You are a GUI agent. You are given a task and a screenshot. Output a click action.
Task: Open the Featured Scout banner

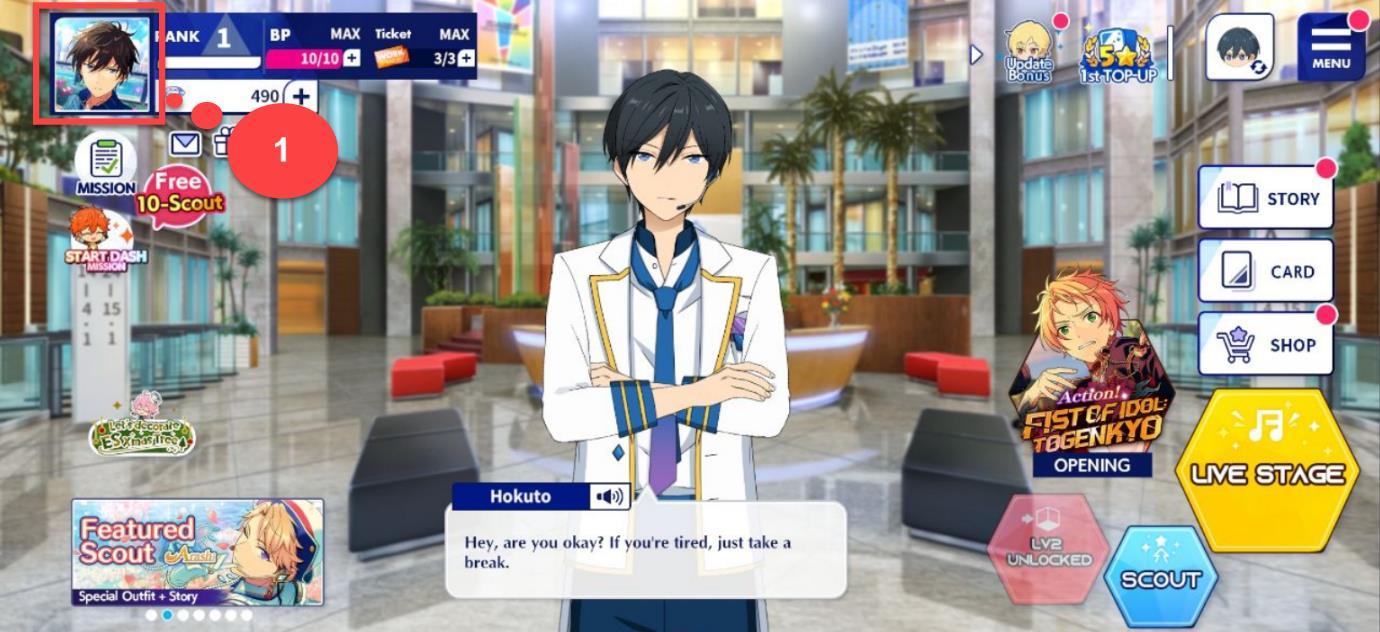pos(197,552)
